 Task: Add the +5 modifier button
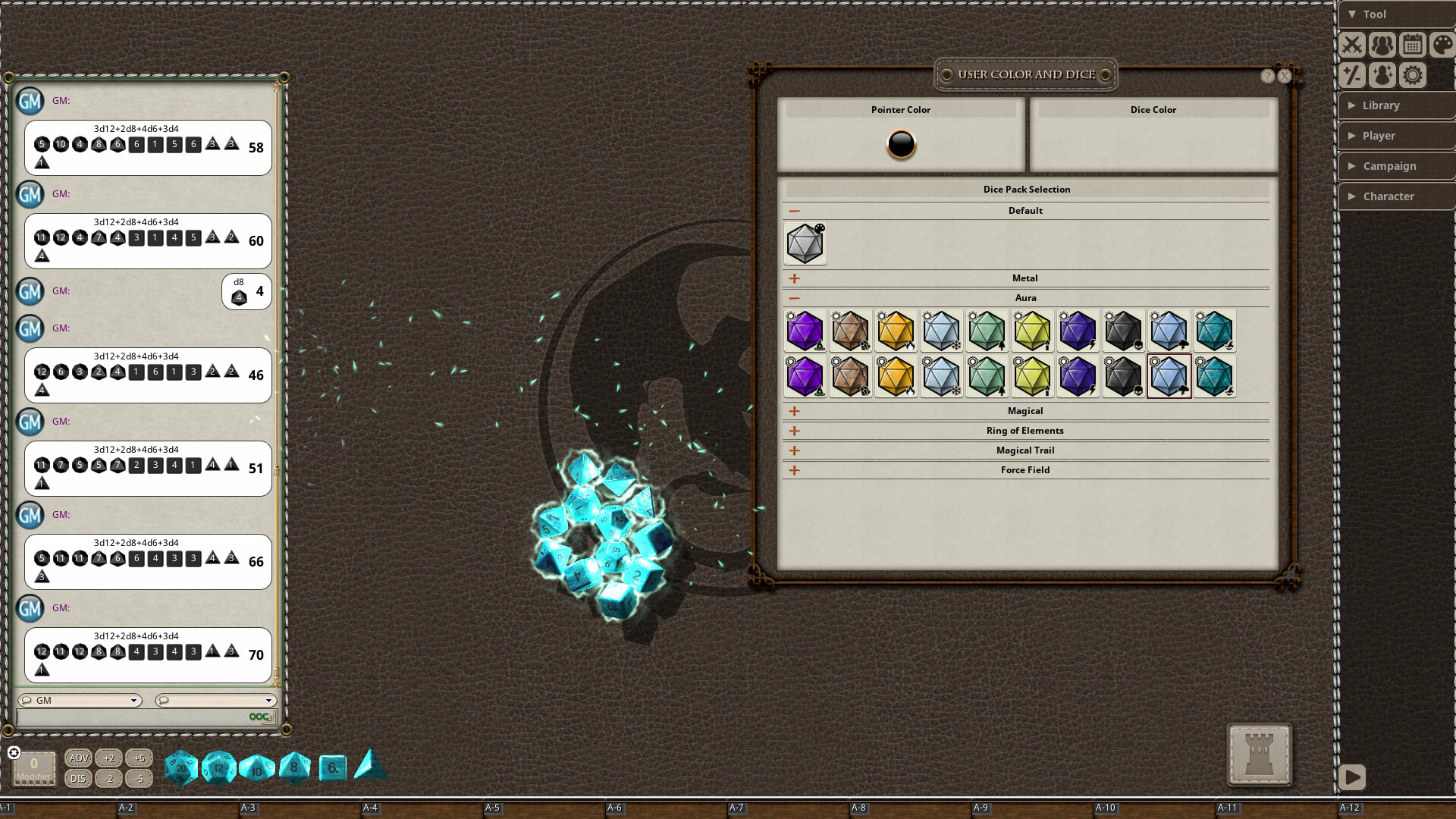click(139, 758)
